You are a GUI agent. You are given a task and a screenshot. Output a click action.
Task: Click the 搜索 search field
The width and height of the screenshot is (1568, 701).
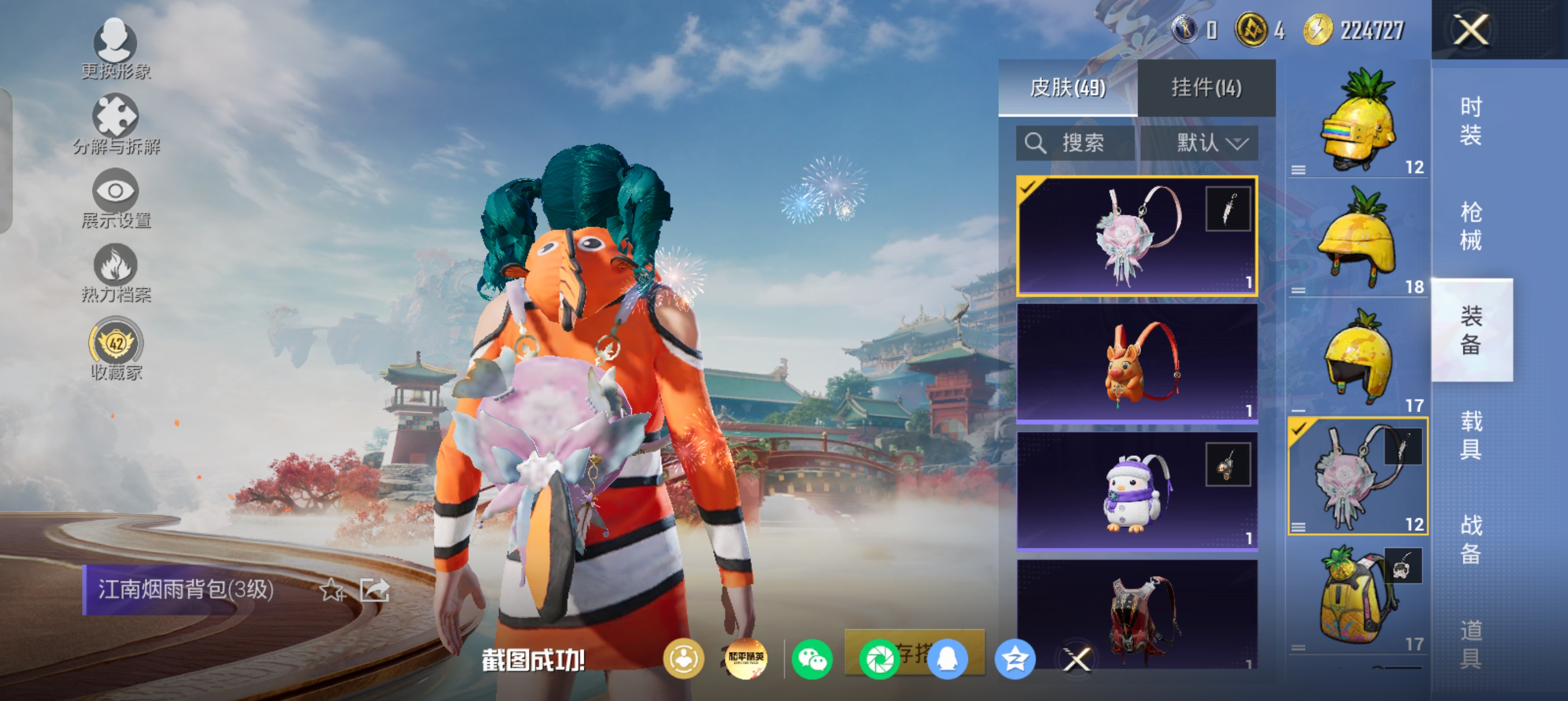1075,144
